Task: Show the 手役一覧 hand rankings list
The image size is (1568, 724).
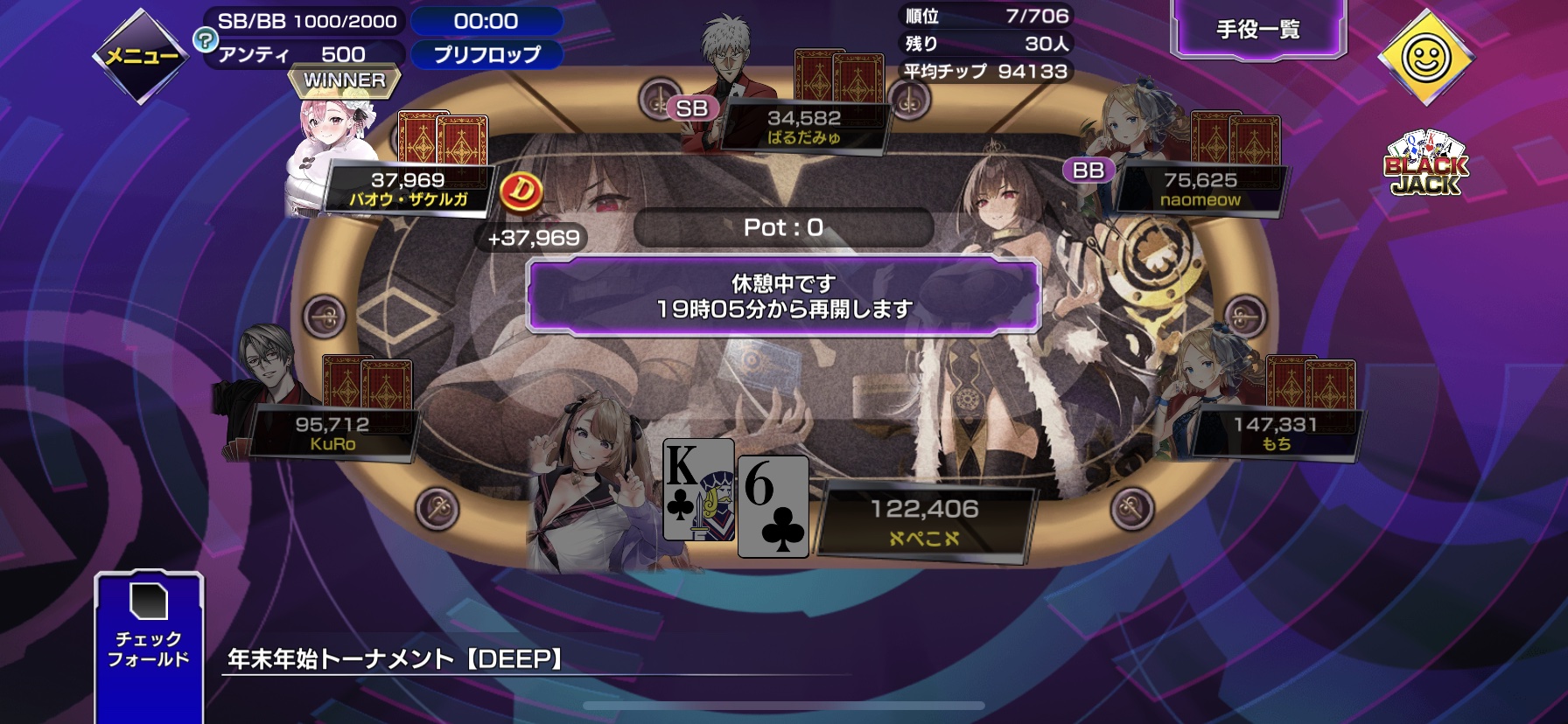Action: (1257, 31)
